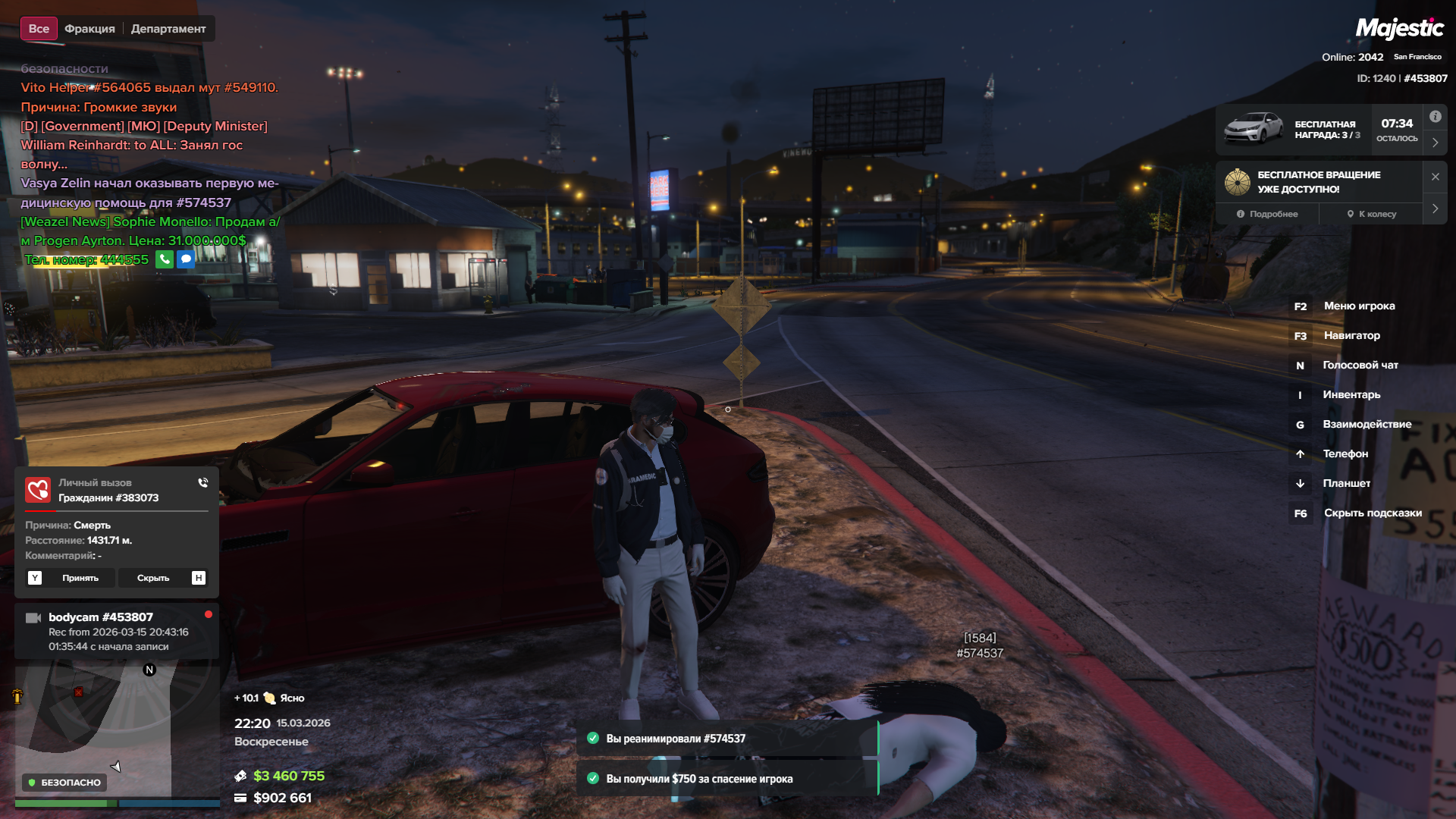Show info about the free reward
1456x819 pixels.
1435,117
